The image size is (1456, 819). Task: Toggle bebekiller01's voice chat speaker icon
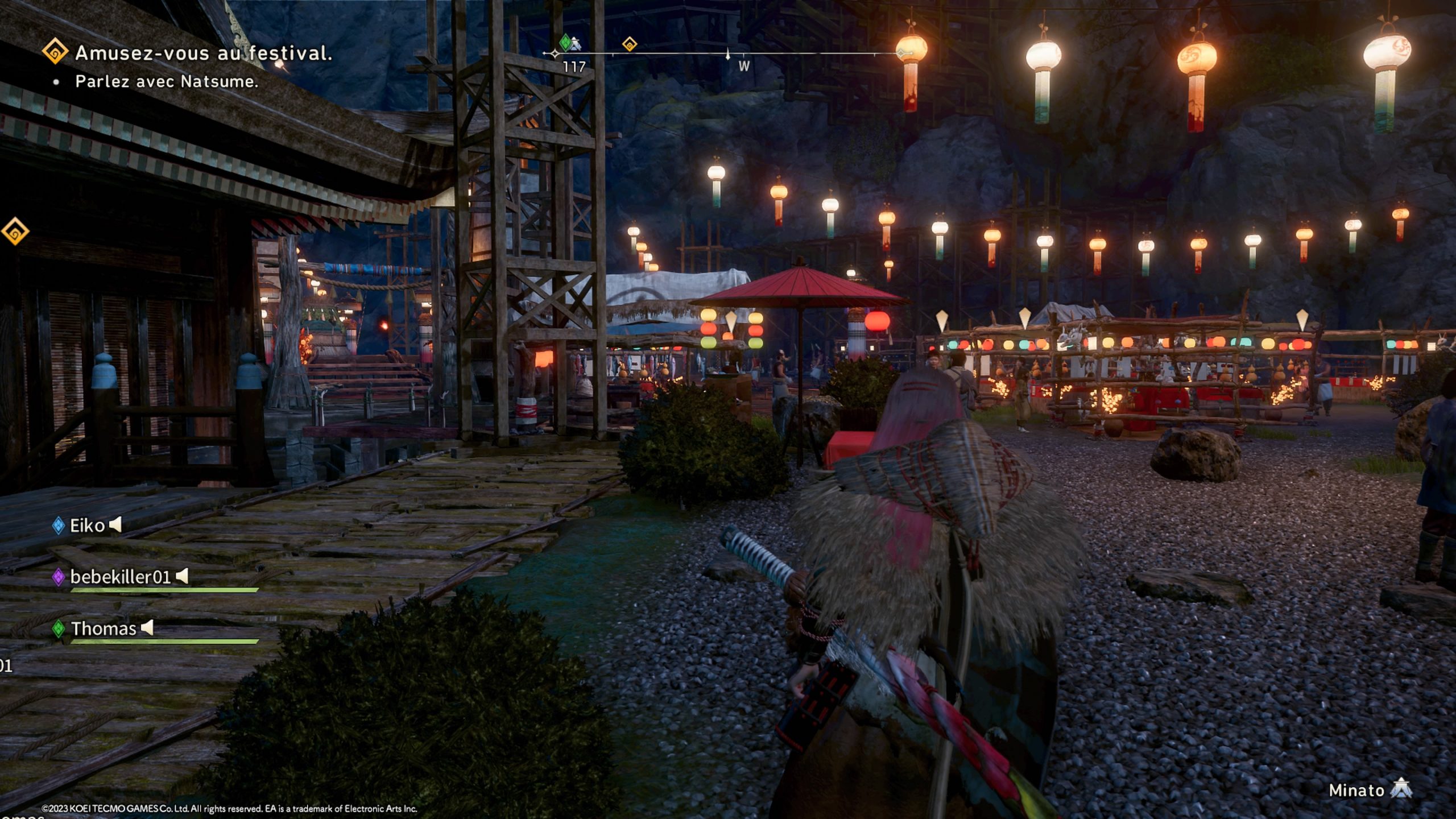(x=182, y=576)
